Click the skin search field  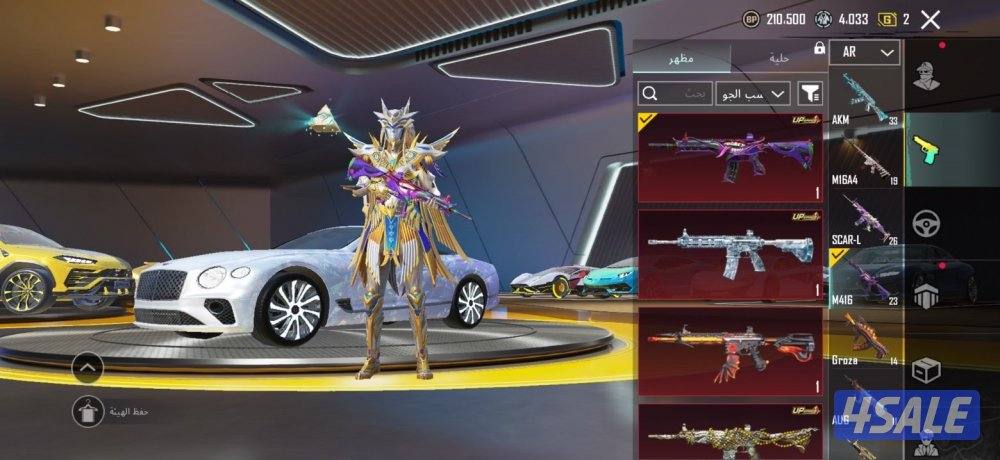pyautogui.click(x=675, y=94)
